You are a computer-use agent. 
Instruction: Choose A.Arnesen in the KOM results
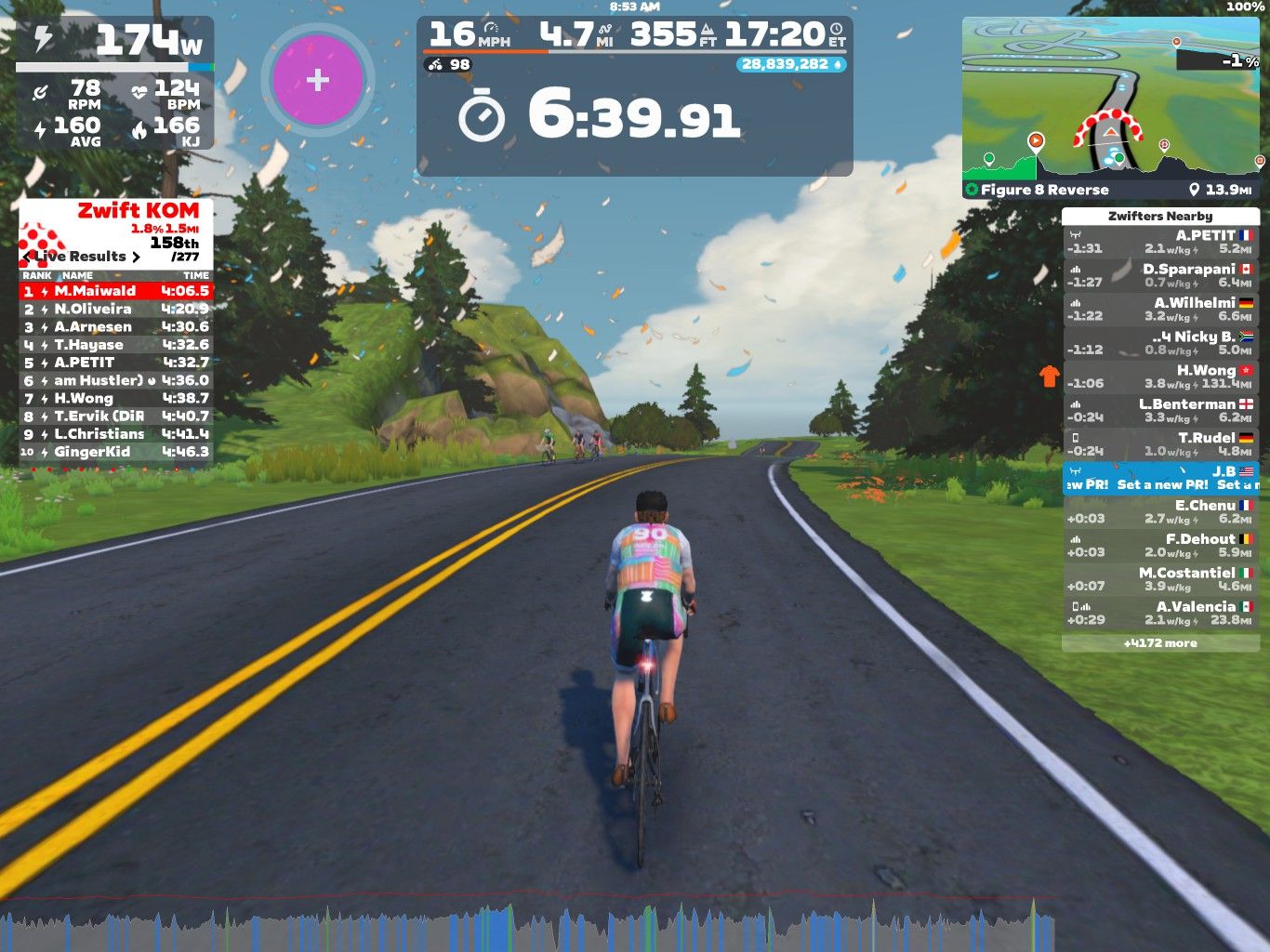tap(116, 326)
